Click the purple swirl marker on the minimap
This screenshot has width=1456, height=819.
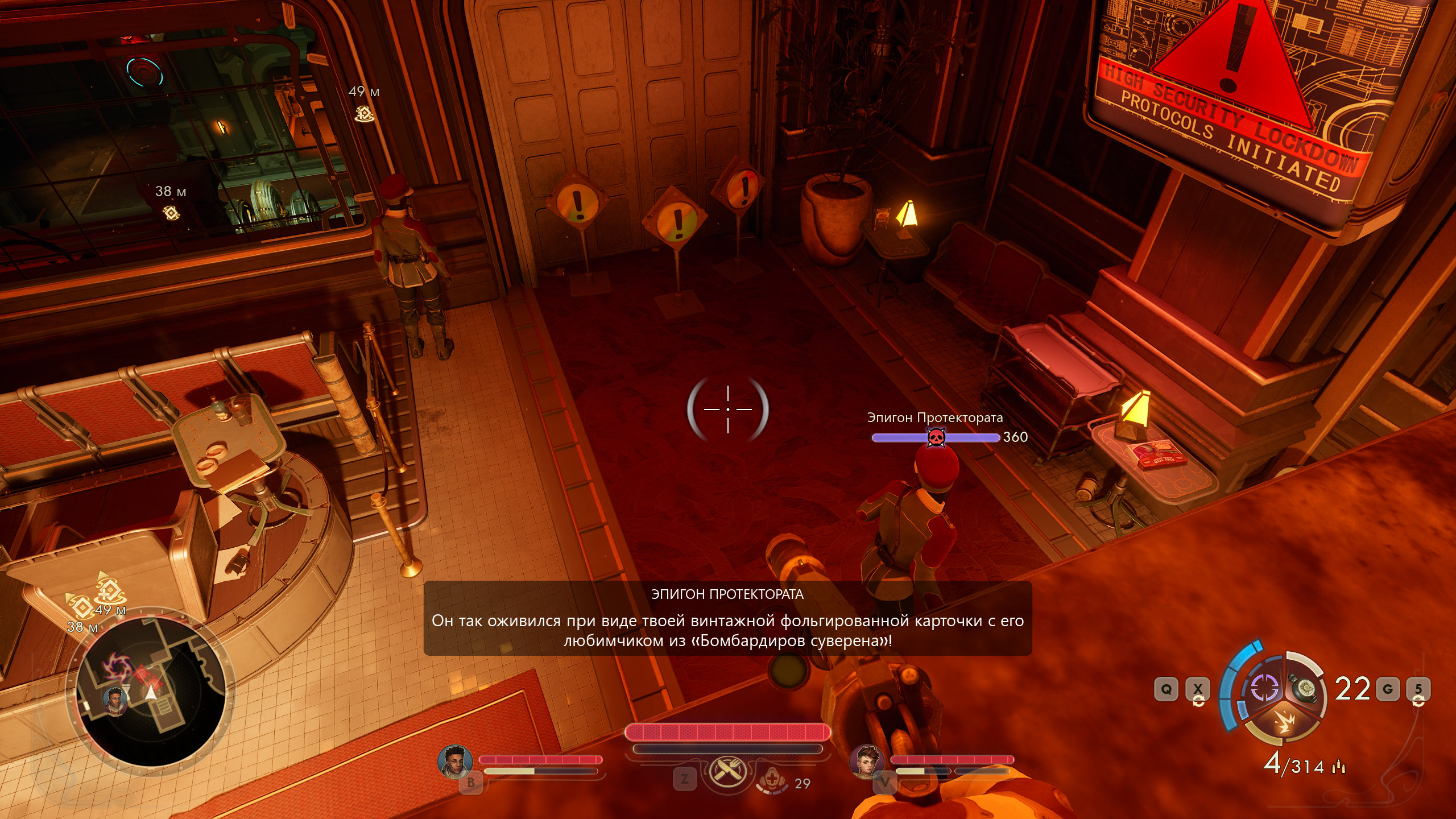[118, 666]
